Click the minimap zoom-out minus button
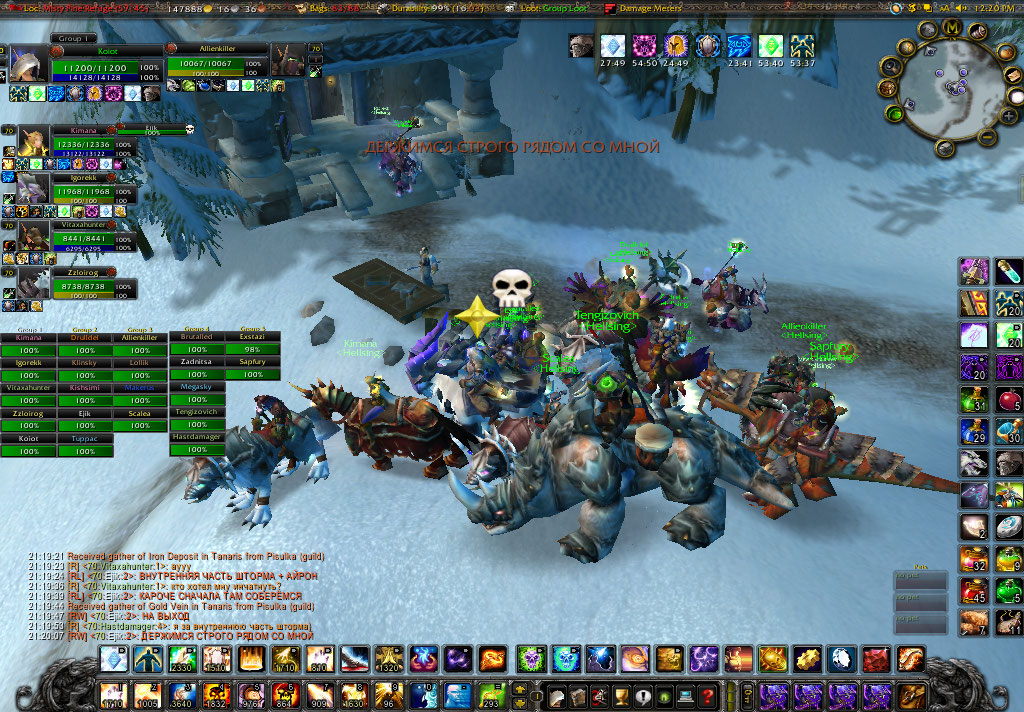 985,138
